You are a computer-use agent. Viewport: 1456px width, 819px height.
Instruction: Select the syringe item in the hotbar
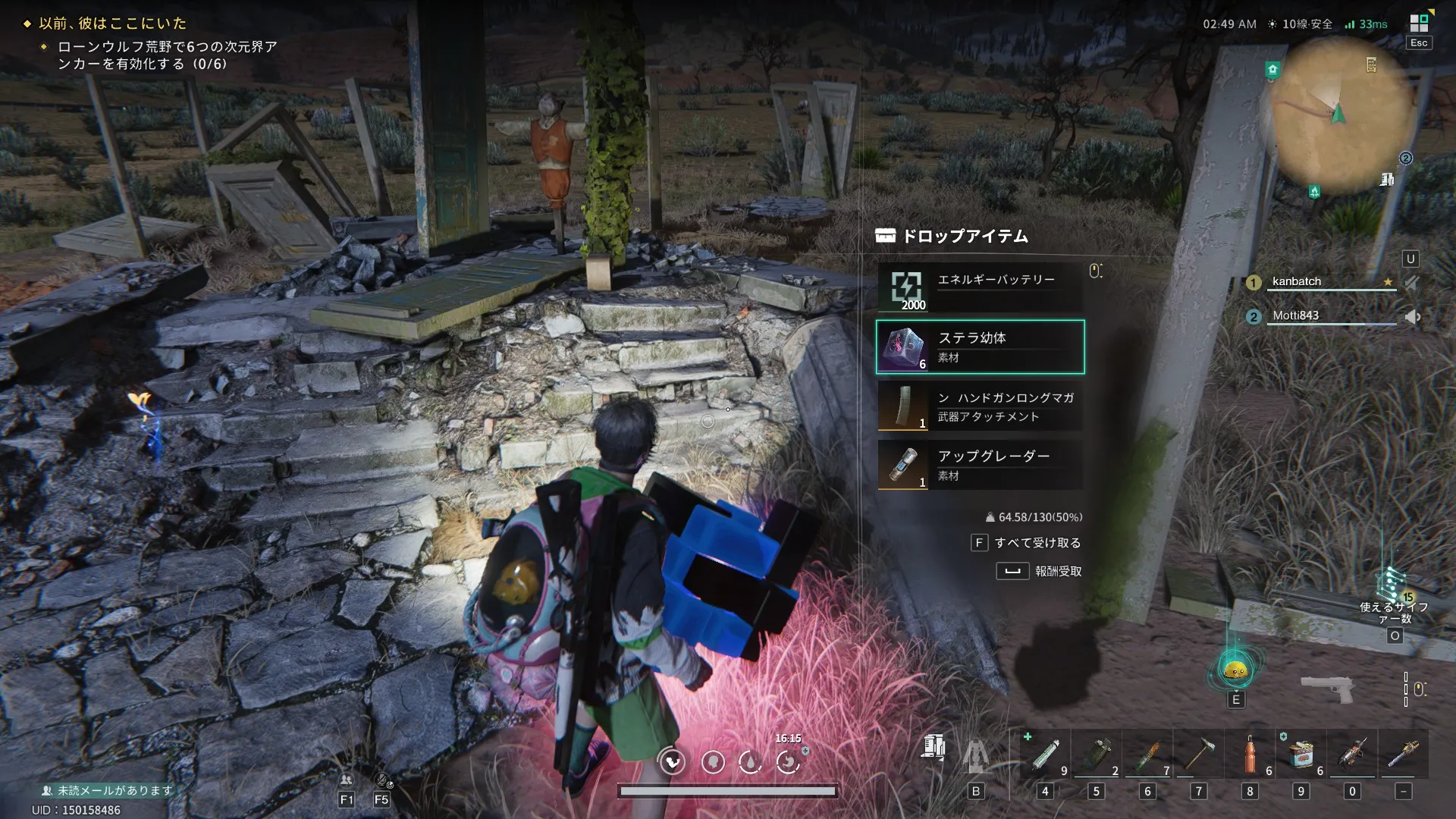[x=1045, y=755]
